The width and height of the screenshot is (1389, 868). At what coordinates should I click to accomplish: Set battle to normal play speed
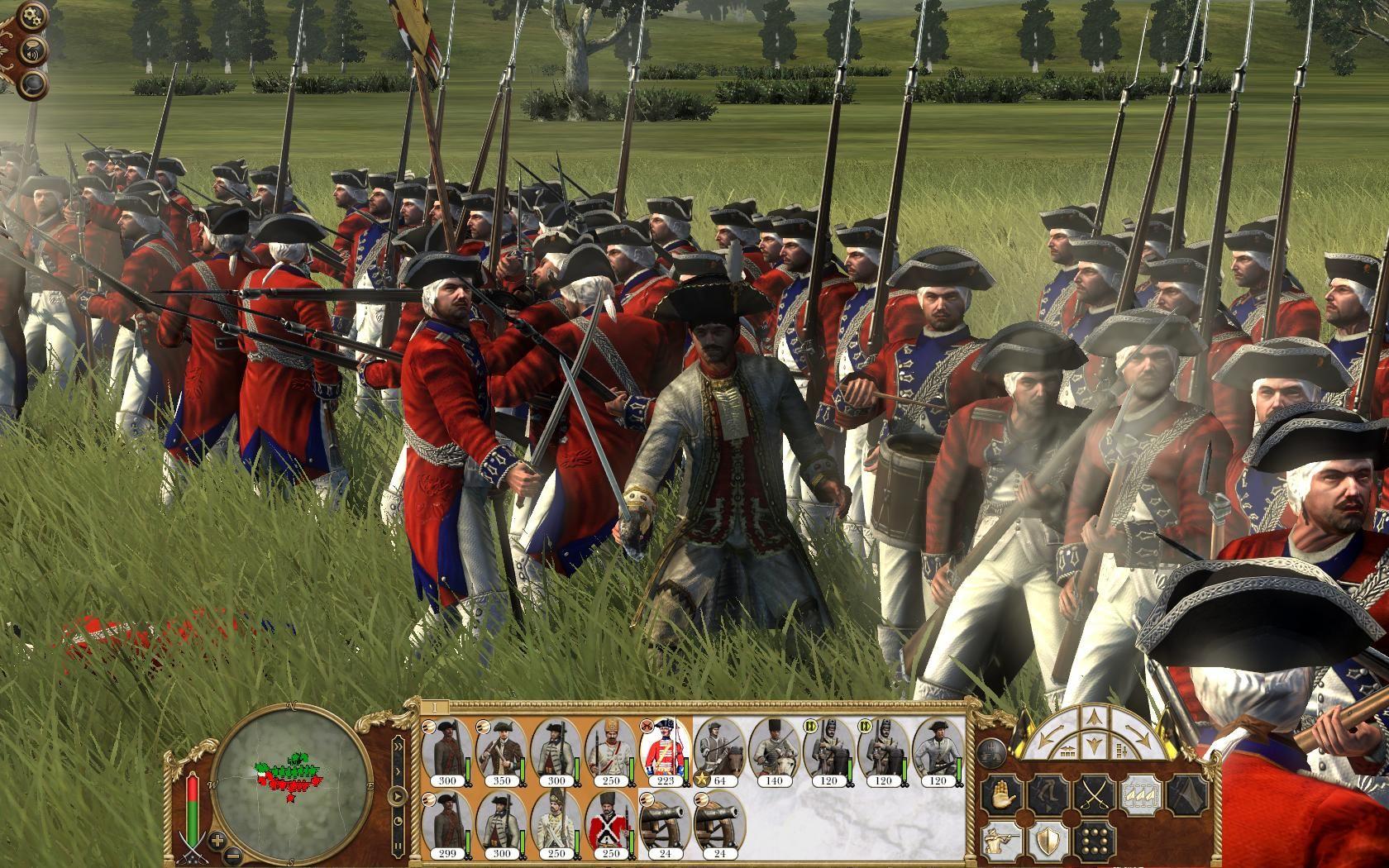398,798
